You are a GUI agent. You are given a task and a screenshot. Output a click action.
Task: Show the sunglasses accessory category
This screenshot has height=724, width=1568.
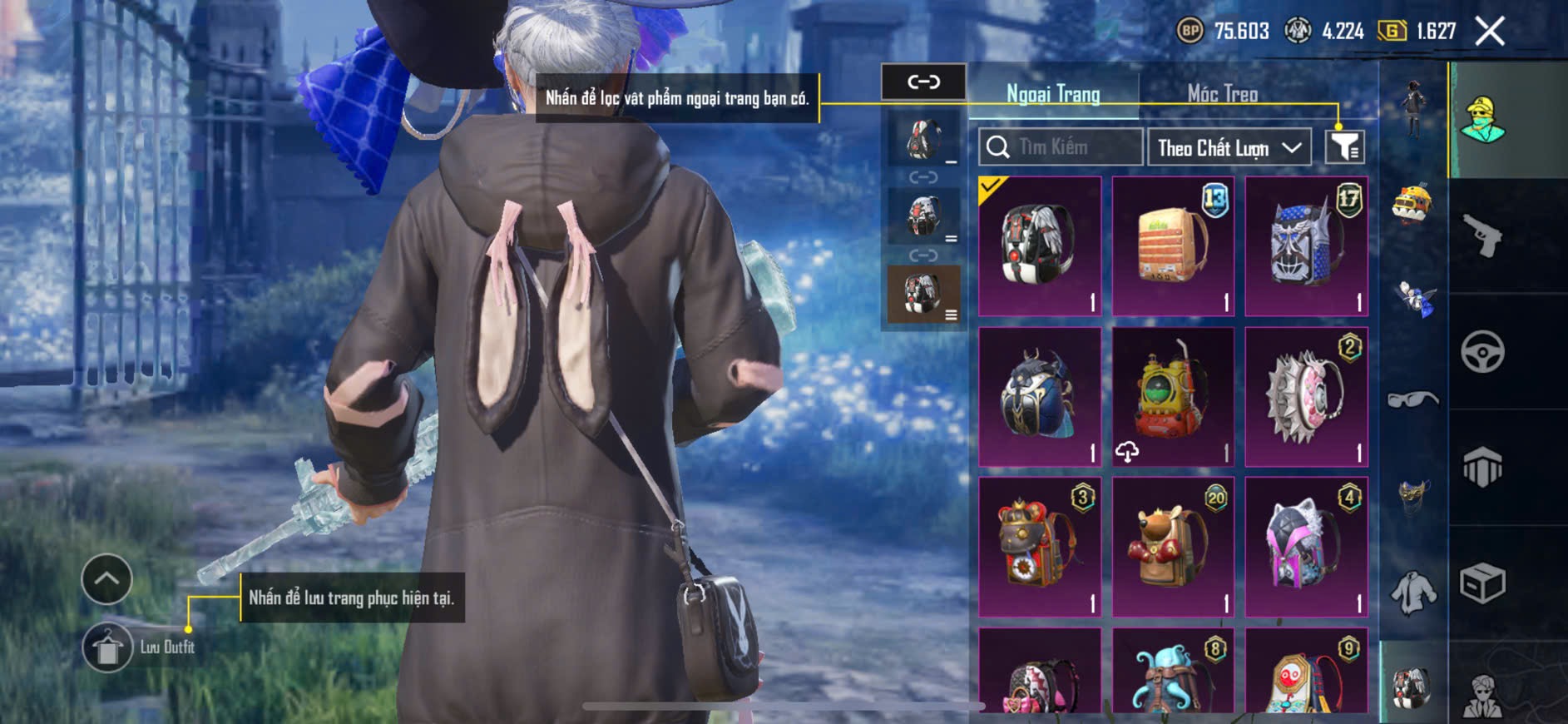[x=1412, y=400]
